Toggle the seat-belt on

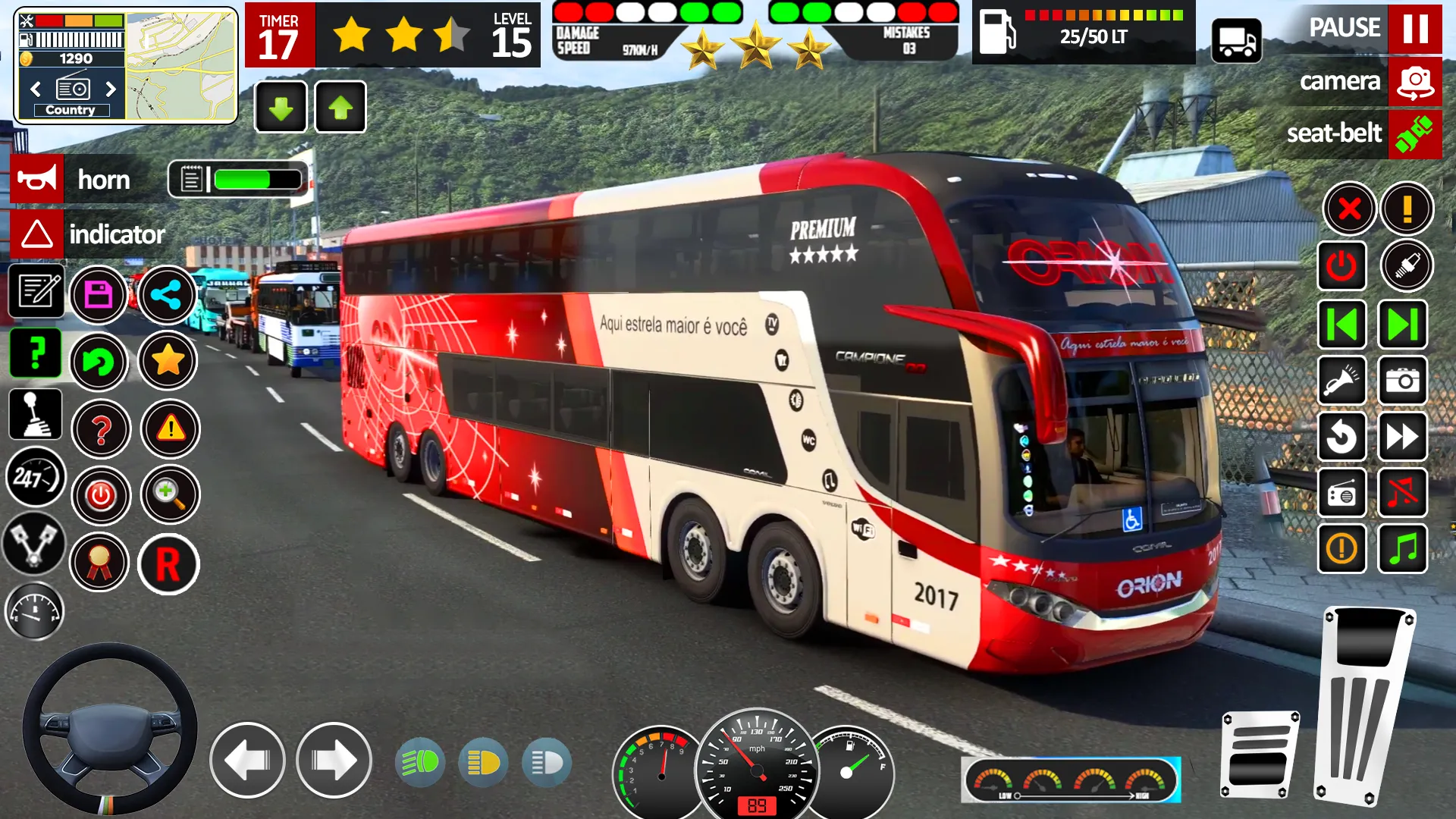coord(1414,134)
